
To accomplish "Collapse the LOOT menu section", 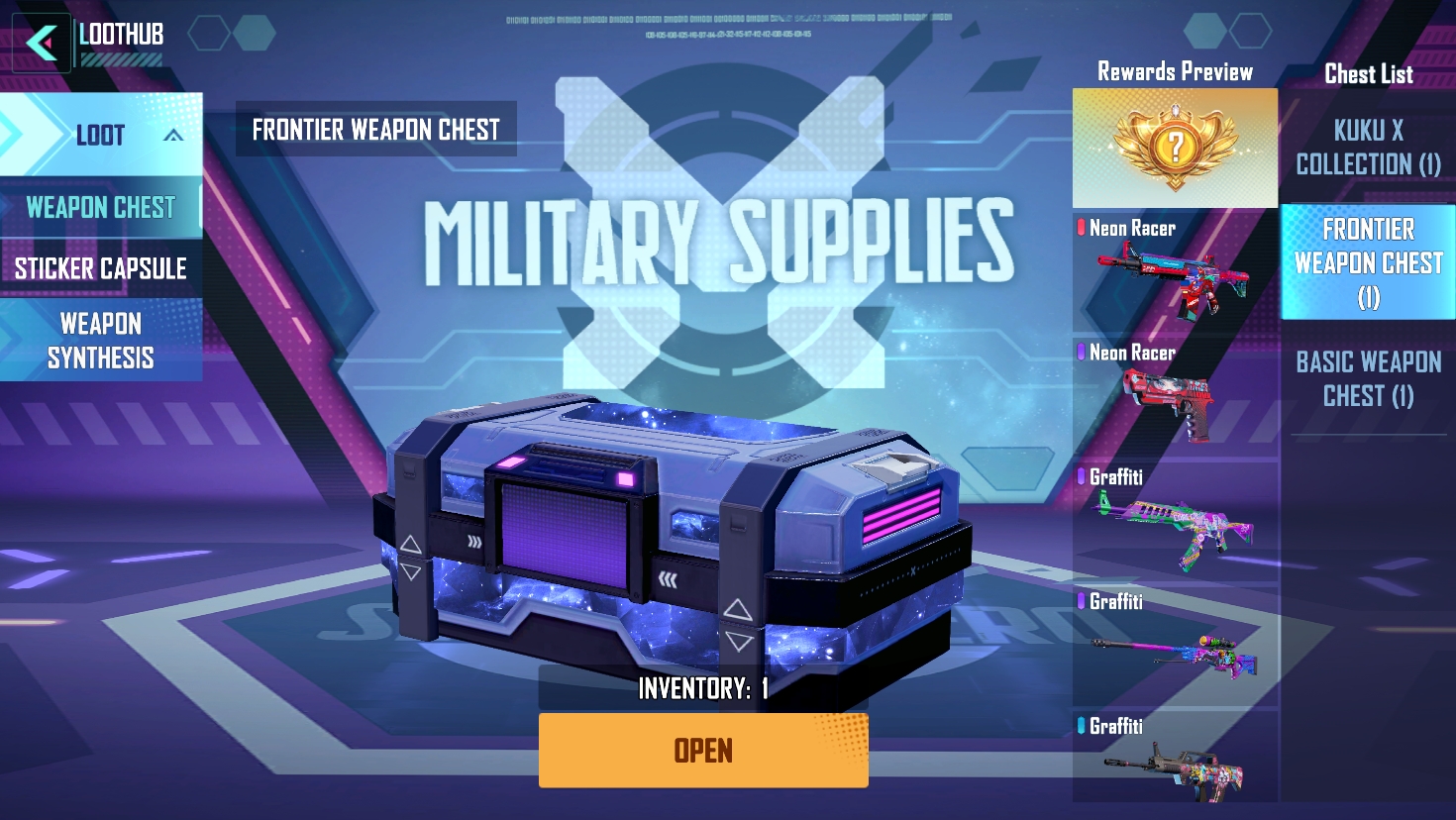I will pyautogui.click(x=172, y=136).
